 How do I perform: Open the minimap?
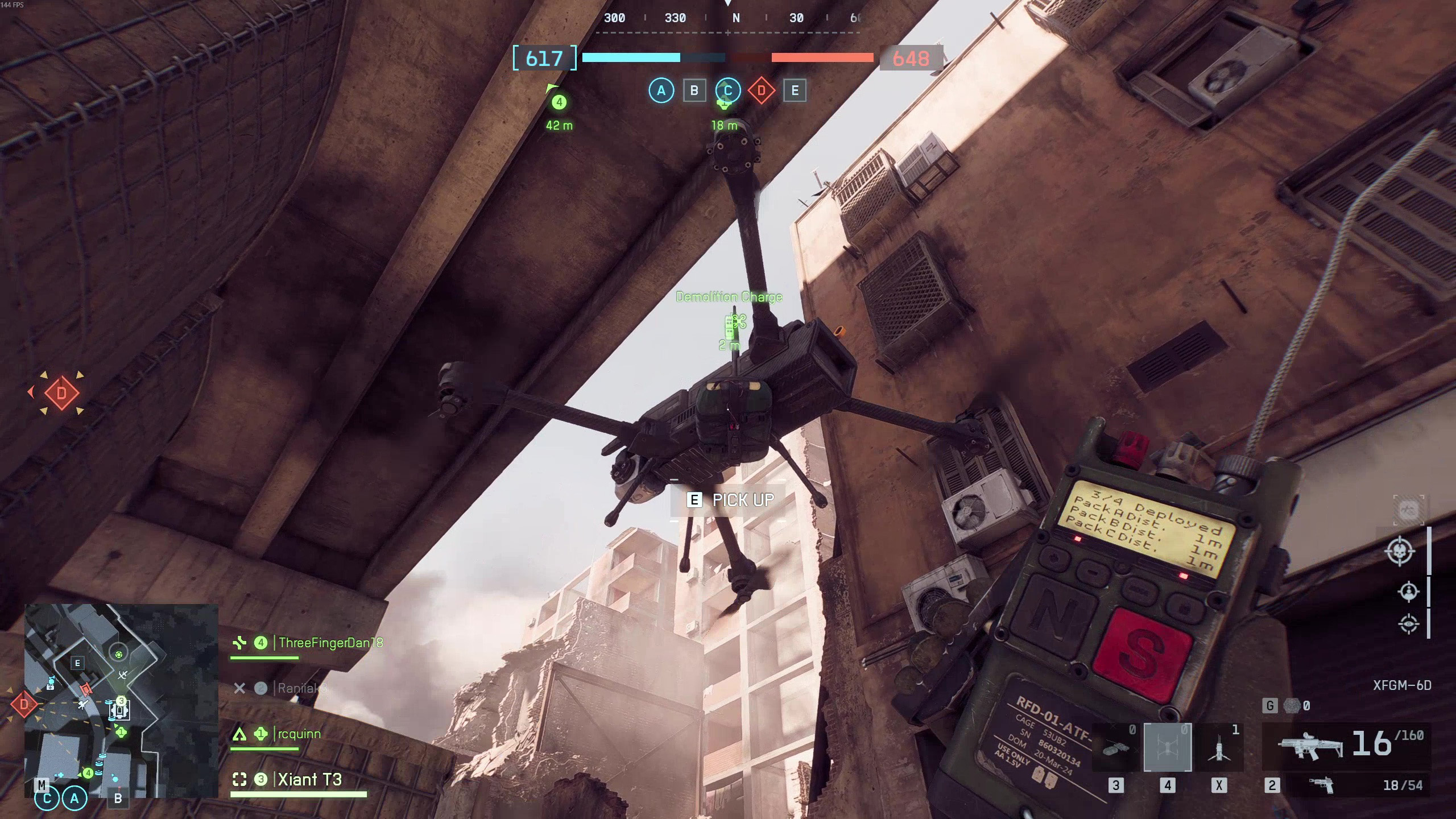pyautogui.click(x=121, y=701)
